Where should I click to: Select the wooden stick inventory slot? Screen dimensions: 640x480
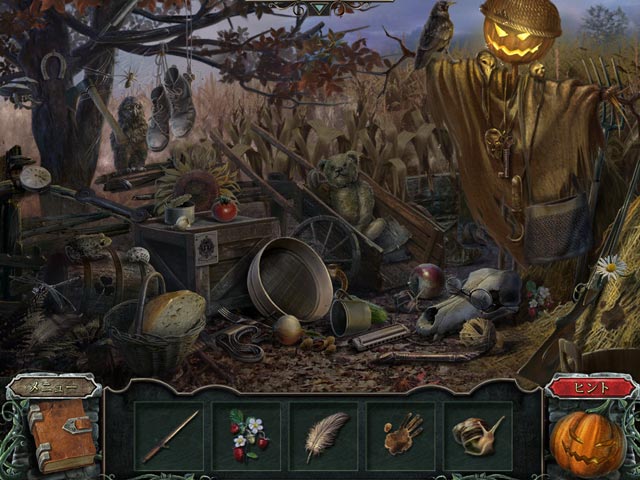click(168, 436)
